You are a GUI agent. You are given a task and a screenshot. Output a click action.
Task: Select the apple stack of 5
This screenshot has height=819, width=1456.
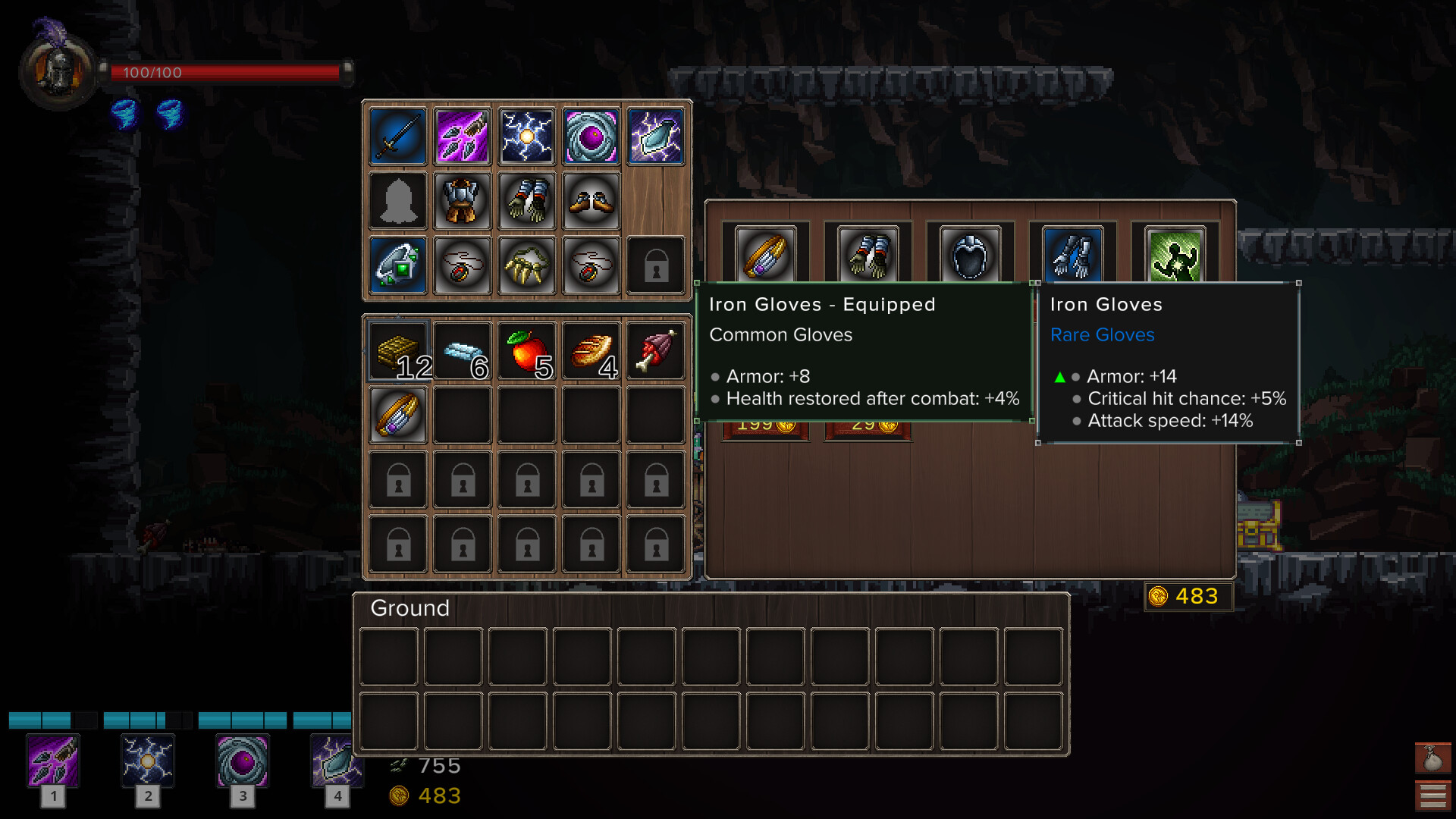tap(526, 350)
